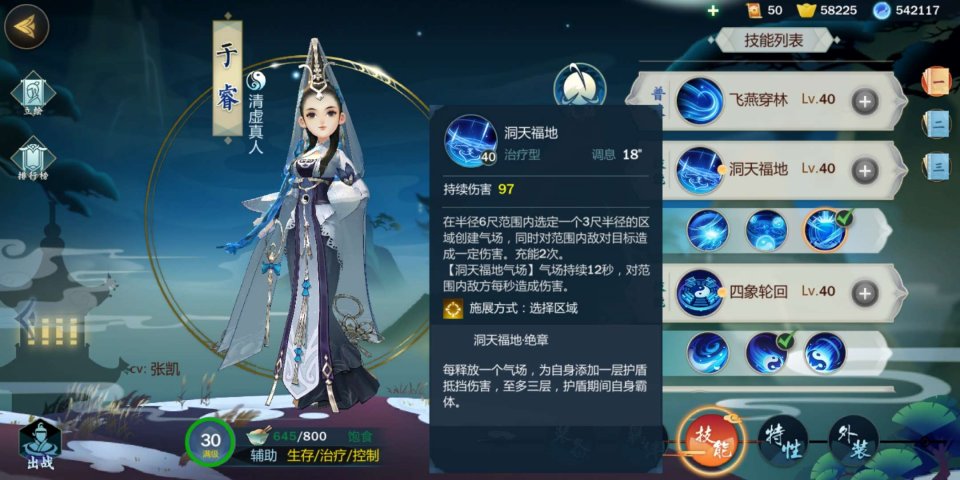Screen dimensions: 960x480
Task: Select the checked 四象轮回 variant icon
Action: pos(767,352)
